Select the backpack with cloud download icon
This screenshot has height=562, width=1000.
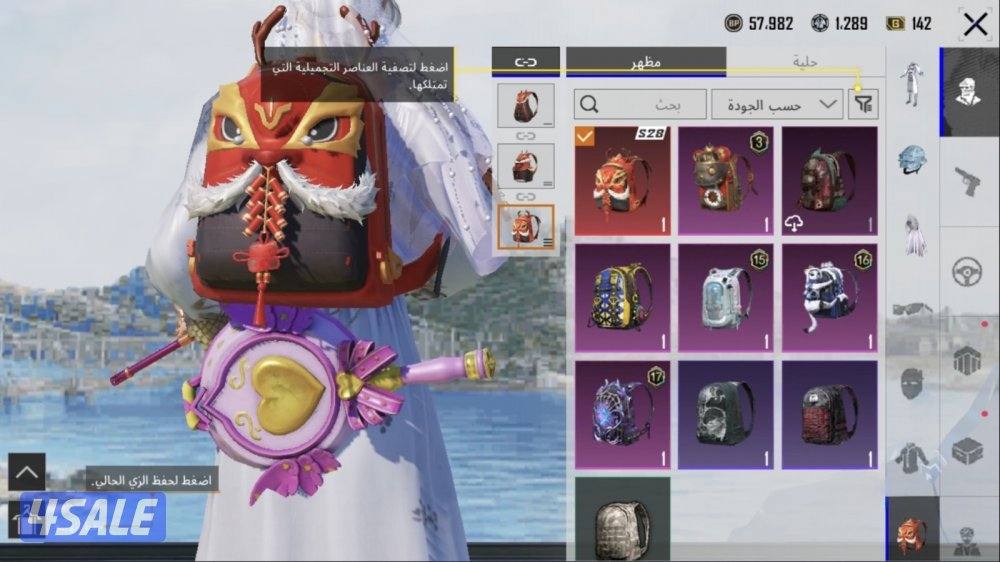pyautogui.click(x=829, y=181)
